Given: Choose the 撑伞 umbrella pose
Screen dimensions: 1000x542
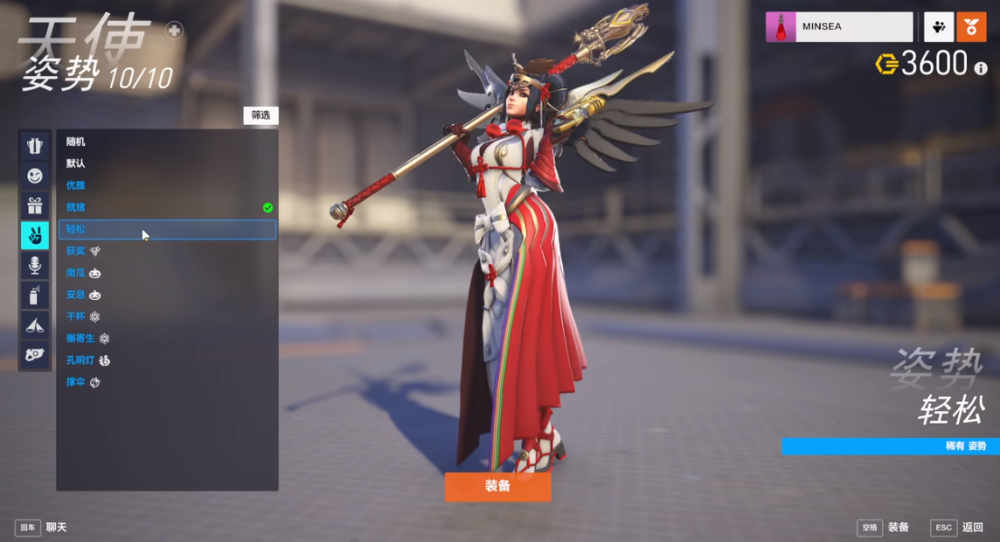Looking at the screenshot, I should pyautogui.click(x=76, y=382).
